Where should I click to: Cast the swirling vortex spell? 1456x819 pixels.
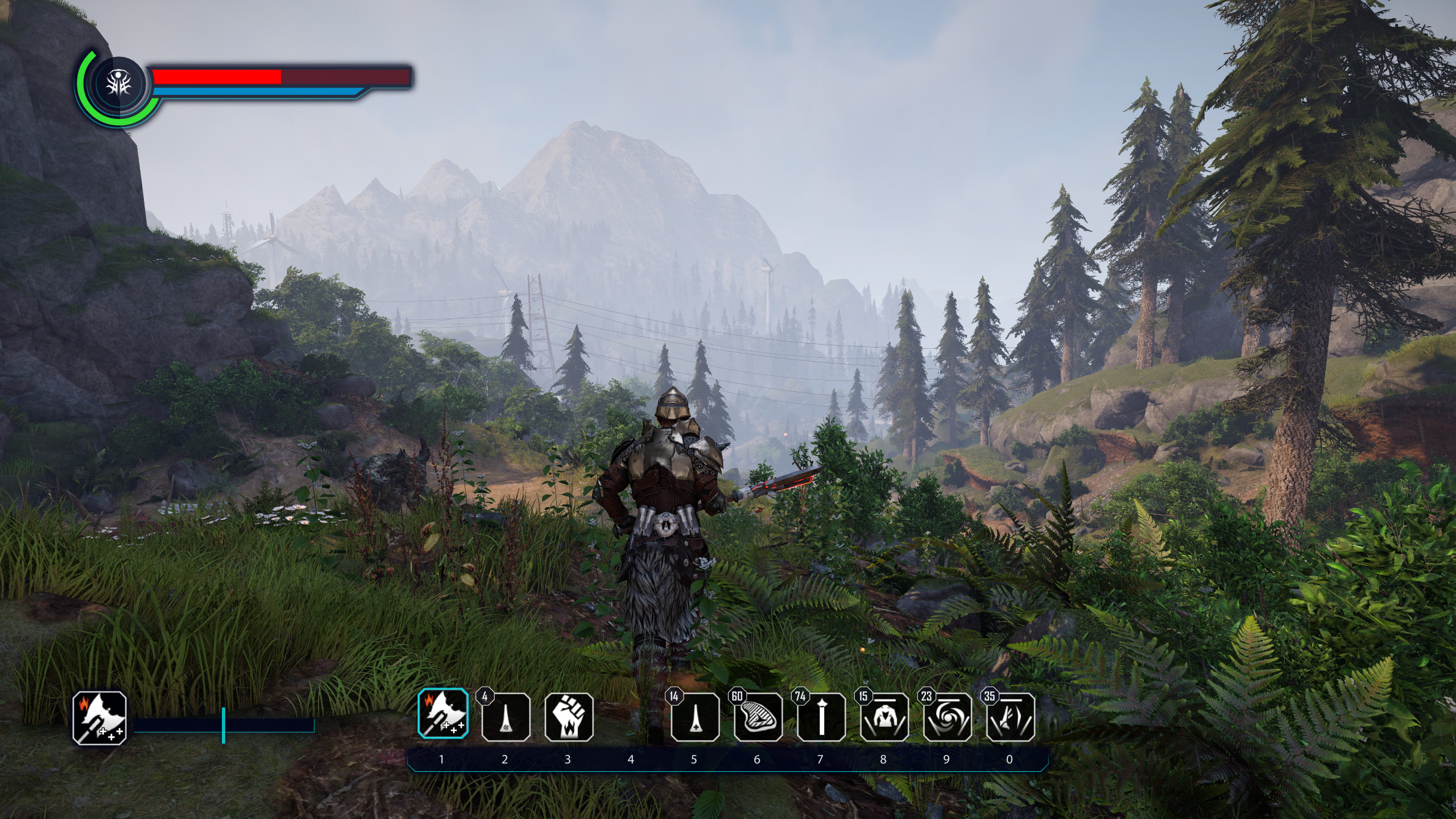point(947,717)
